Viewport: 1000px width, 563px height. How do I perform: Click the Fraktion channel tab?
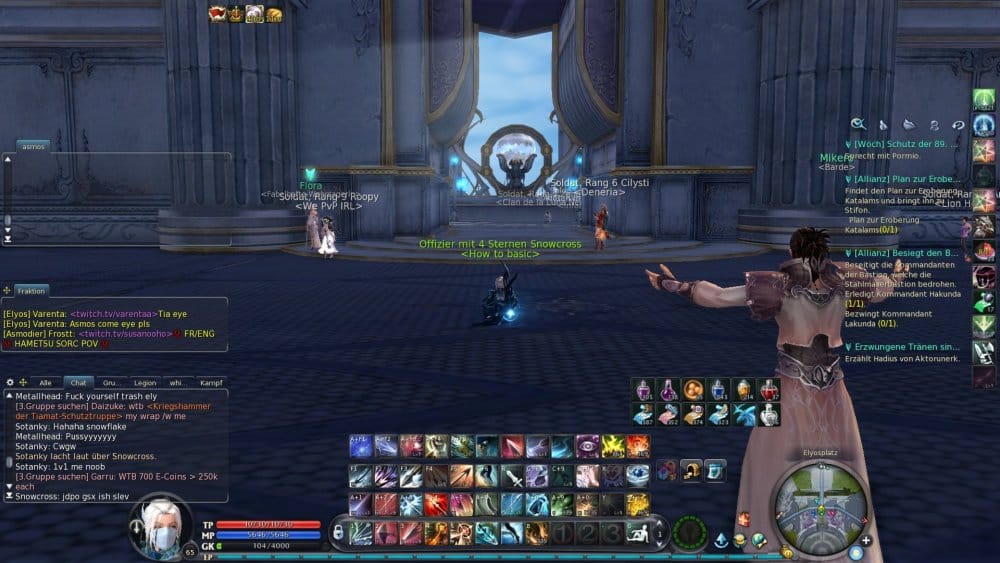tap(31, 290)
